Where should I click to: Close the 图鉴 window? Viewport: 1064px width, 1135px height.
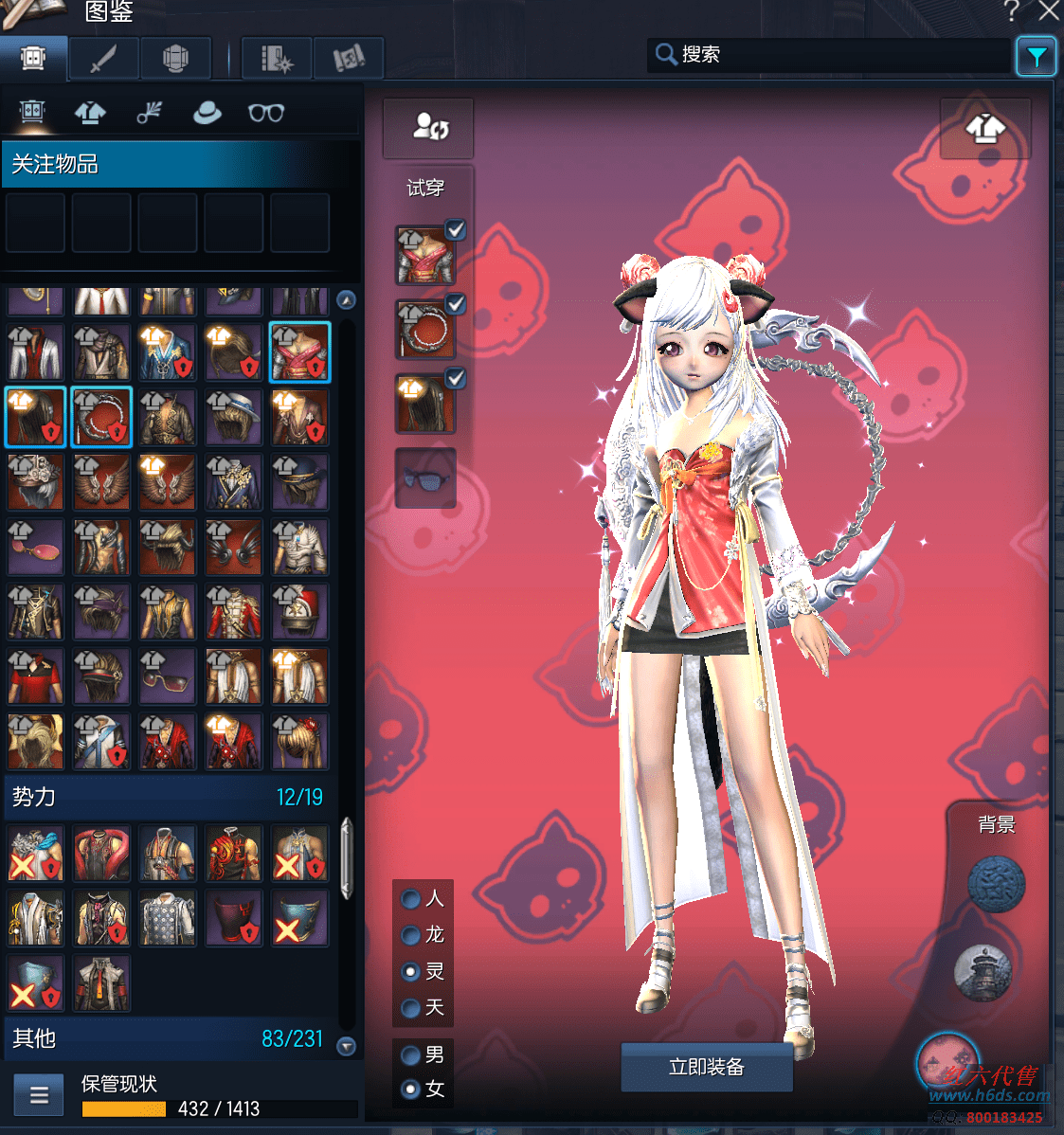coord(1049,11)
